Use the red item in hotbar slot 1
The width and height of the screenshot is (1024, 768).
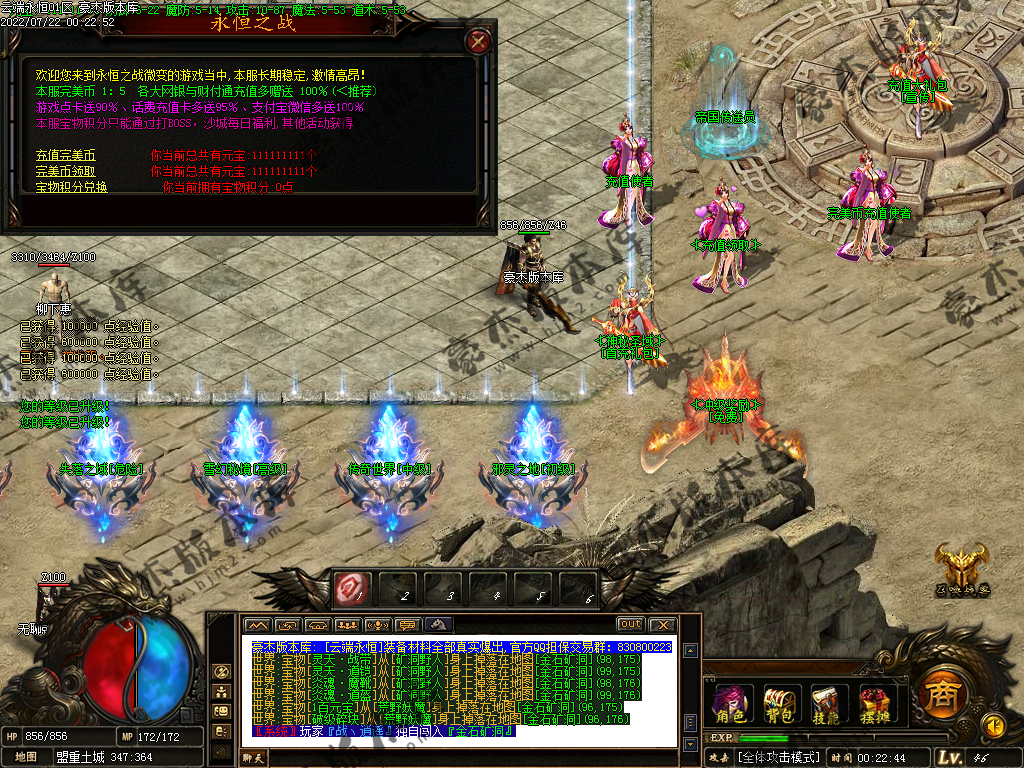click(352, 589)
